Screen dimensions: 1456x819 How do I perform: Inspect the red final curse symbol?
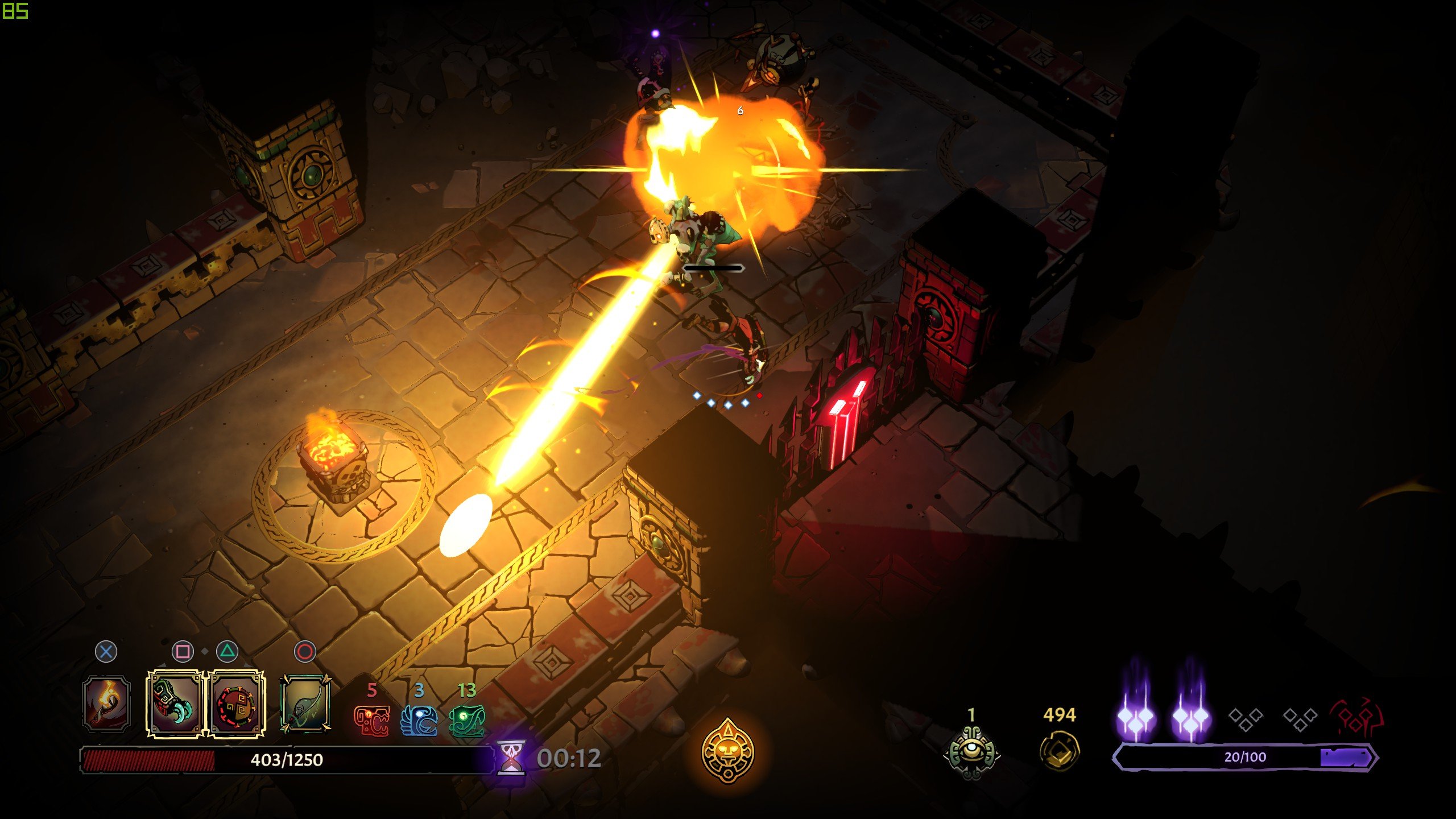click(1356, 719)
